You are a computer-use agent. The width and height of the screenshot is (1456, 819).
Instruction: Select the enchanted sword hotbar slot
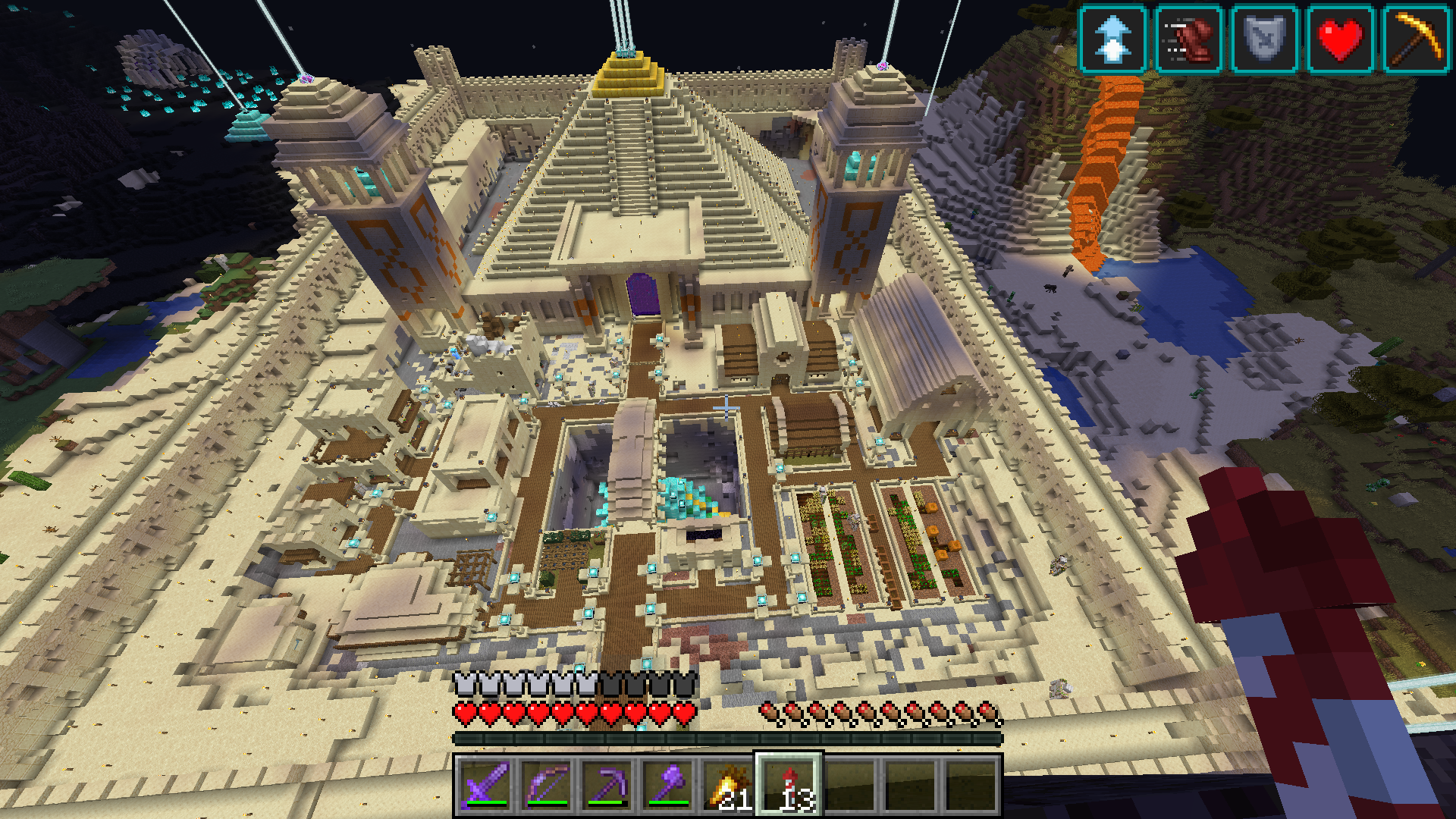(x=485, y=785)
